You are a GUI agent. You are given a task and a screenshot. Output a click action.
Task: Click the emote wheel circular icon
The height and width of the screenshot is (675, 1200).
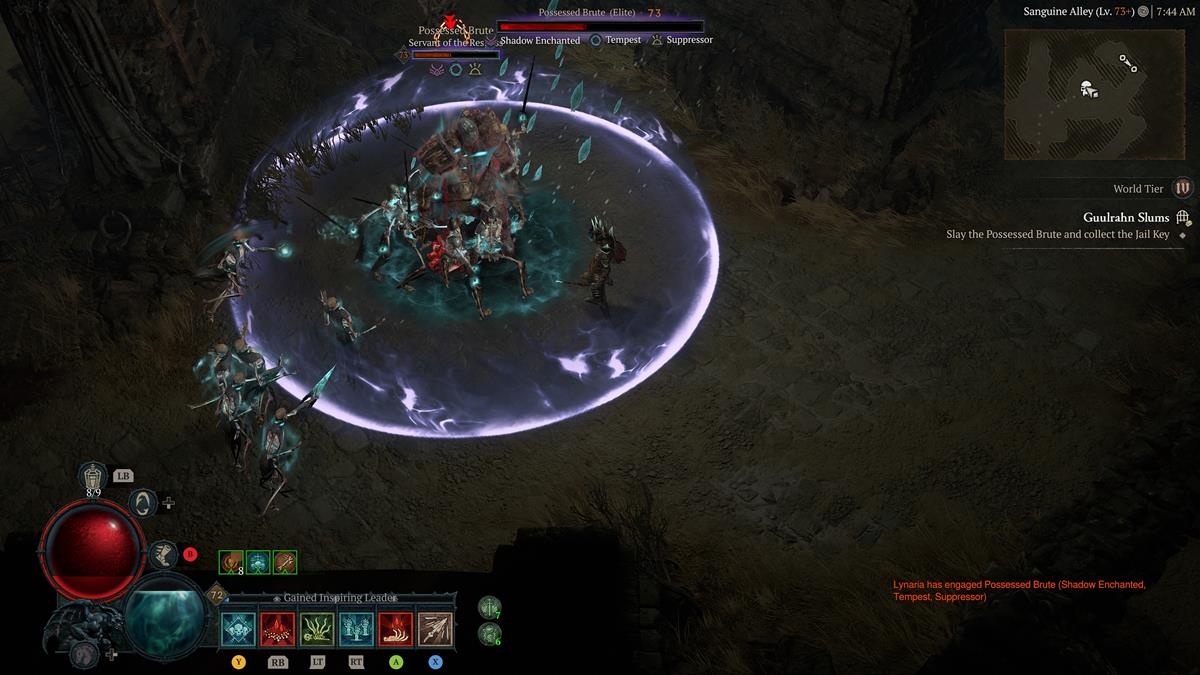tap(143, 502)
